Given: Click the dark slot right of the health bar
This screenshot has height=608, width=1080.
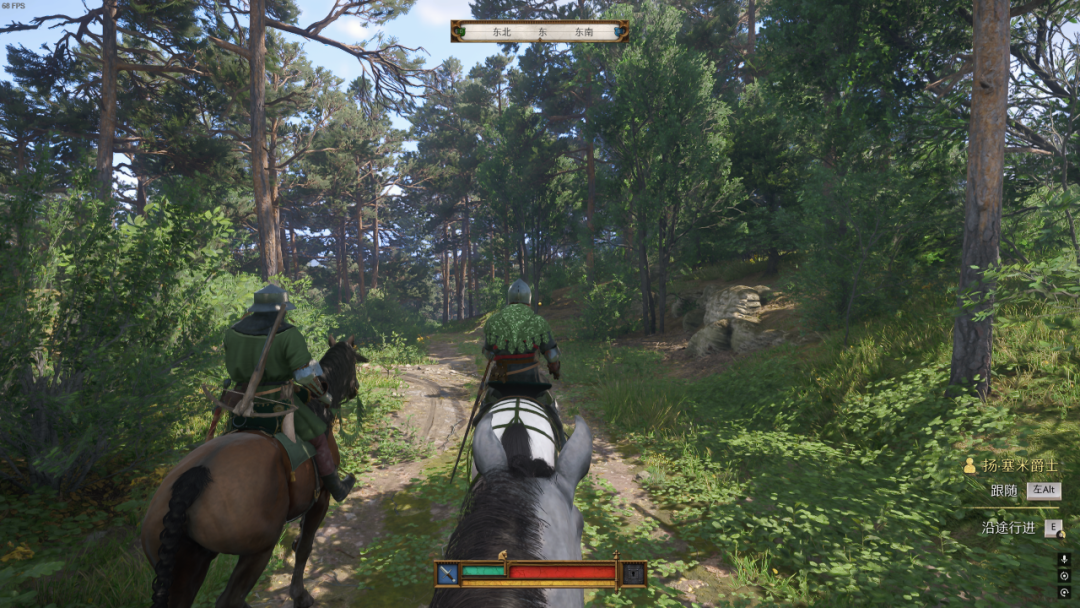Looking at the screenshot, I should tap(633, 573).
